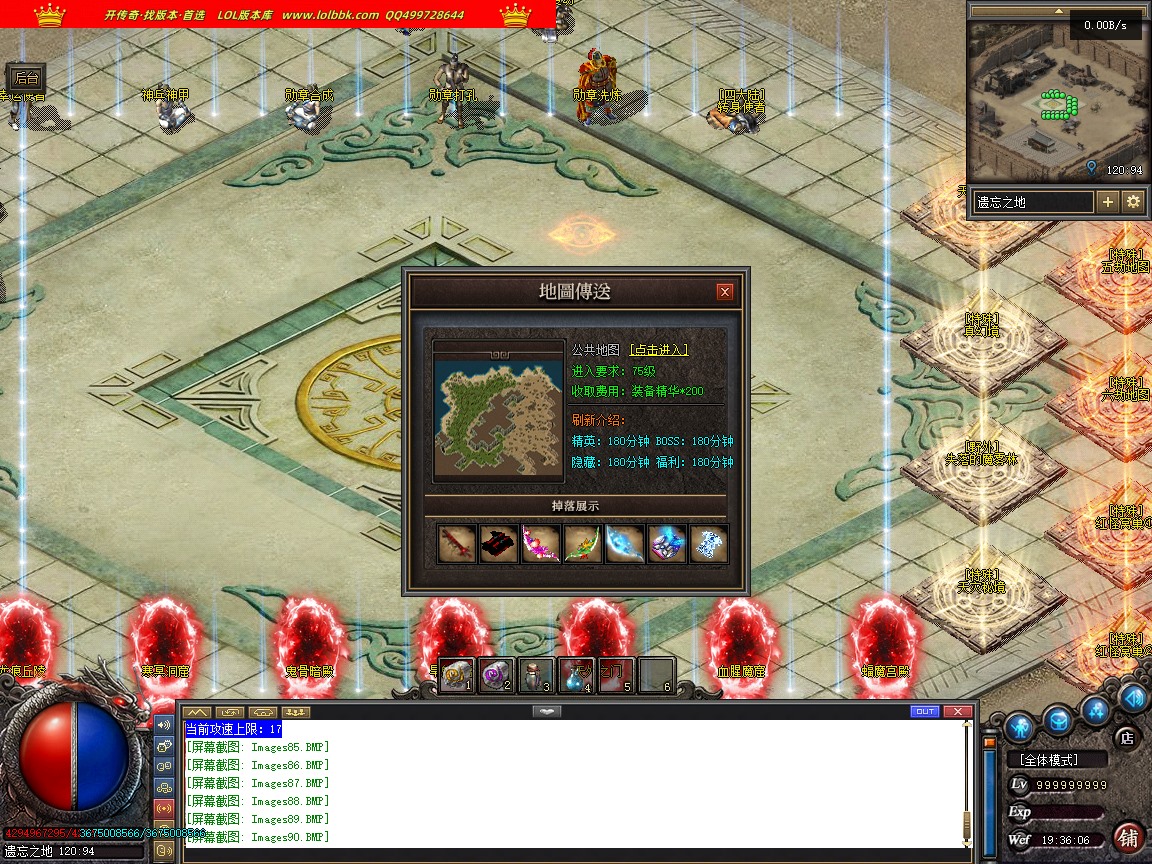Screen dimensions: 1152x864
Task: Open the bag chest round icon
Action: pyautogui.click(x=1059, y=720)
